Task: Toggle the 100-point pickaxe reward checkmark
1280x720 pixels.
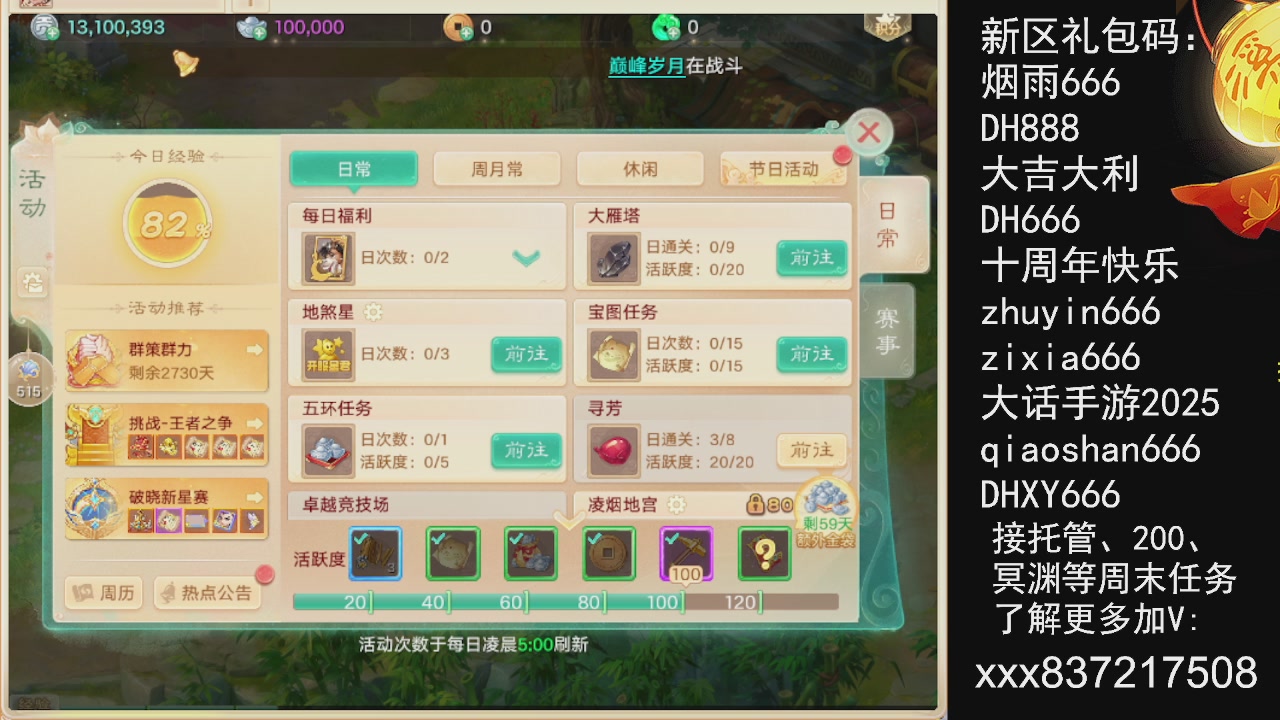Action: 686,553
